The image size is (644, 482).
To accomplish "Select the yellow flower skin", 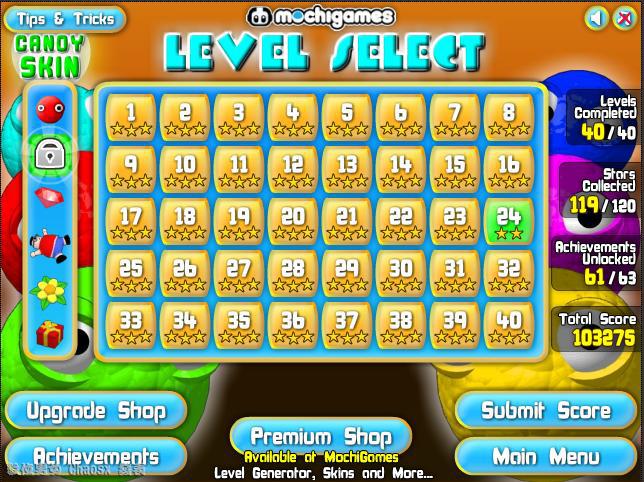I will (x=50, y=290).
